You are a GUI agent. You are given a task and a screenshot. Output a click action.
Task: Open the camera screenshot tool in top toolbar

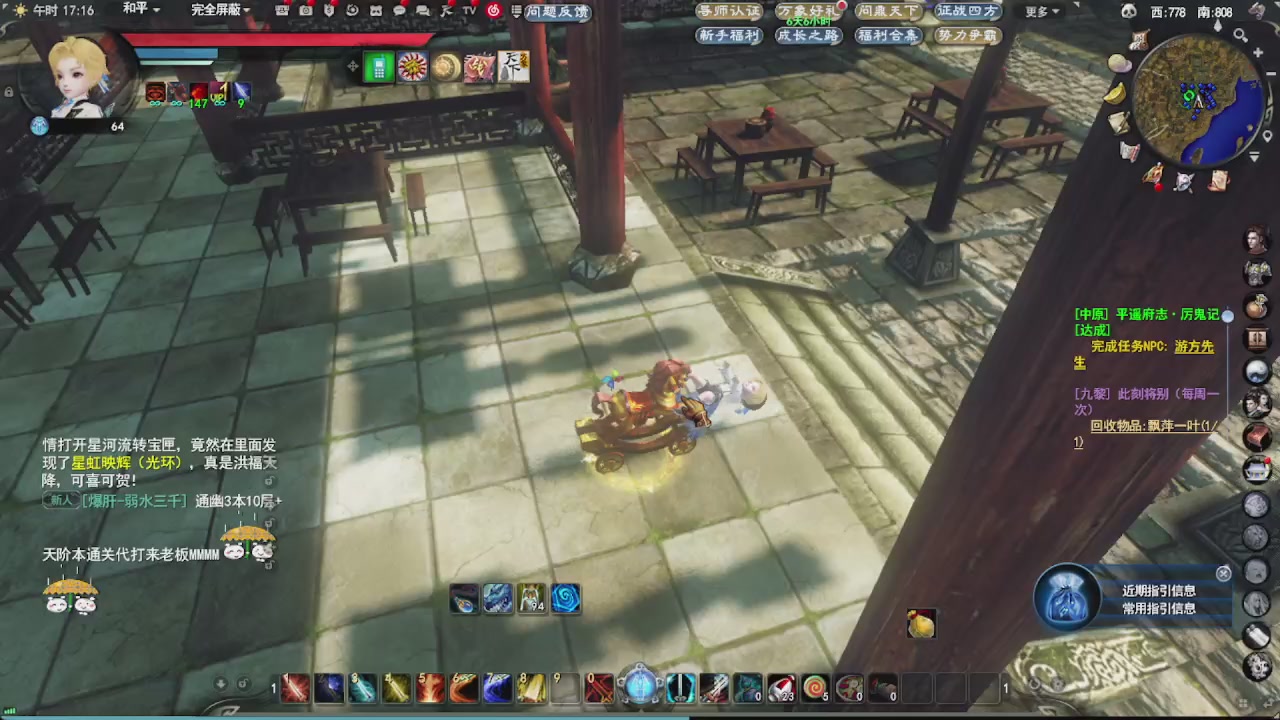point(306,11)
